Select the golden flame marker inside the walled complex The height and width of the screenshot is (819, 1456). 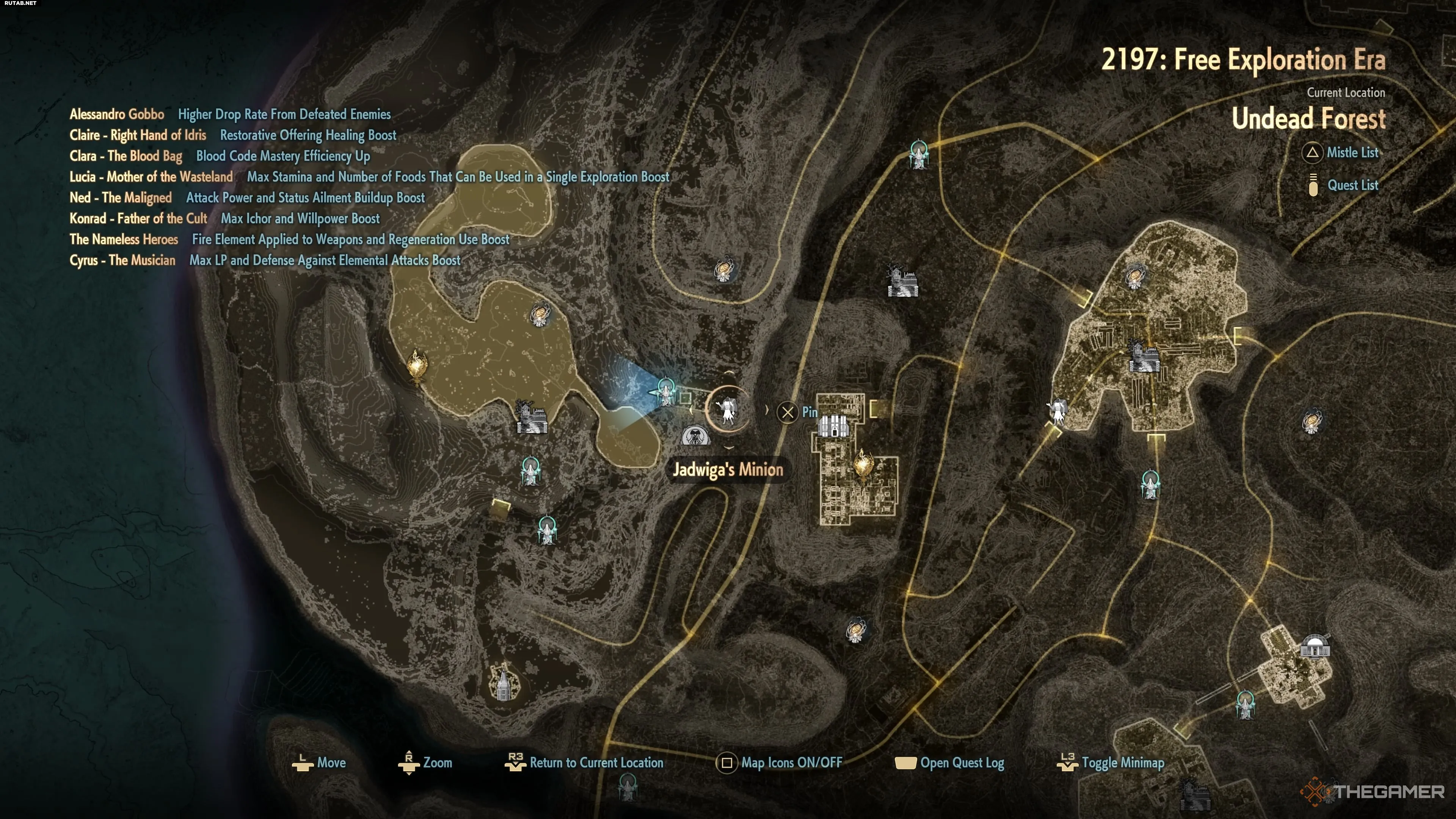coord(863,464)
